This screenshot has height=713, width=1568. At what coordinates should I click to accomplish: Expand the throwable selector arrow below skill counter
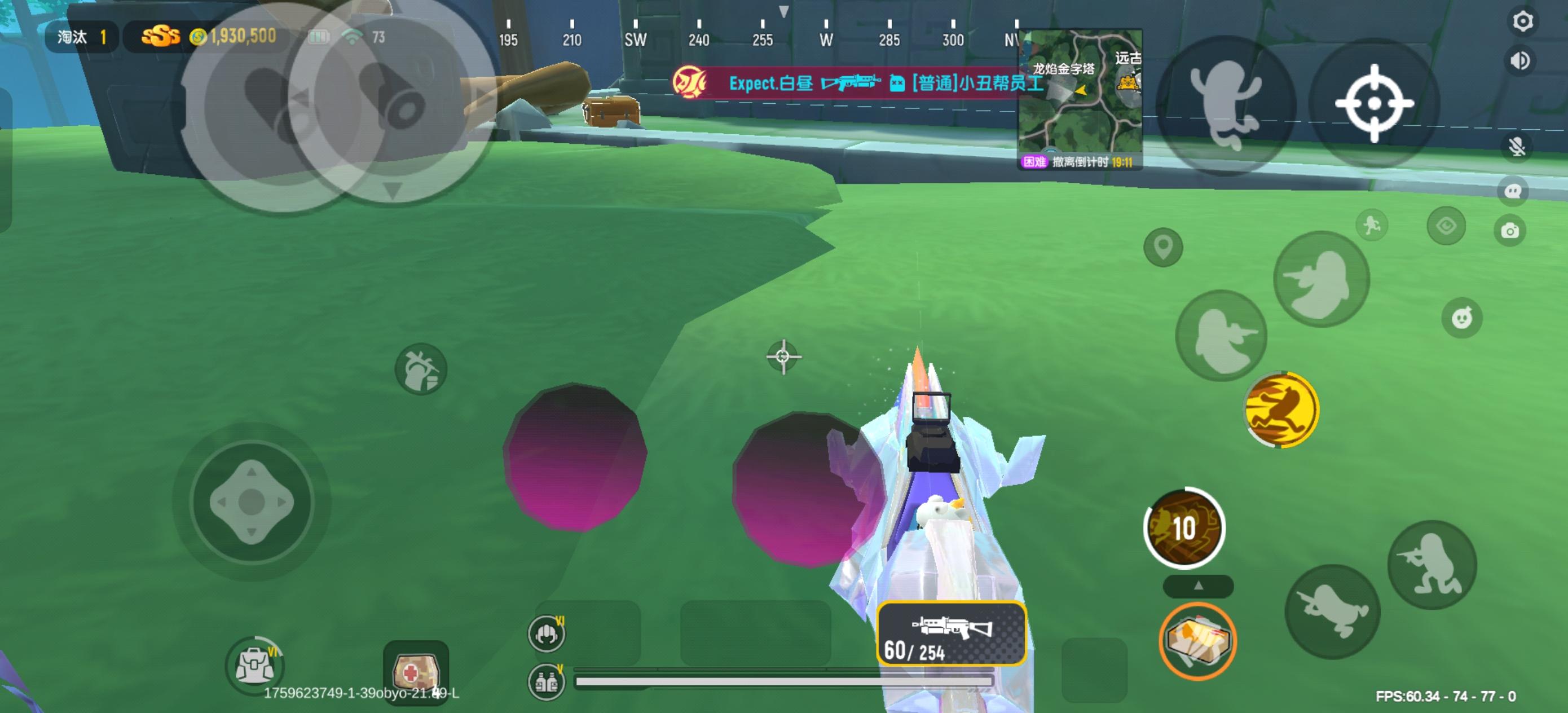1198,586
